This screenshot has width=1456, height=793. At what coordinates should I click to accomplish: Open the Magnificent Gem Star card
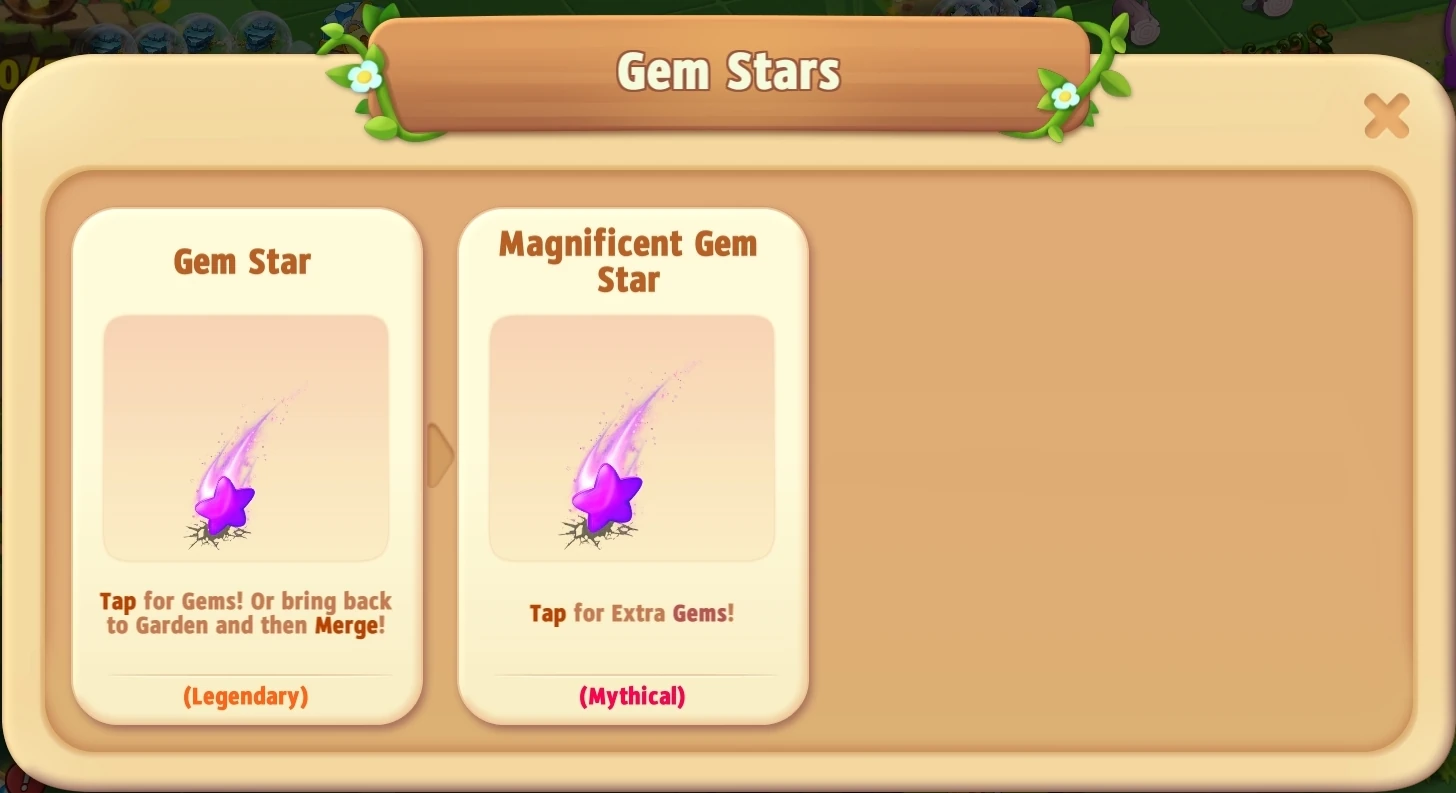pos(632,465)
